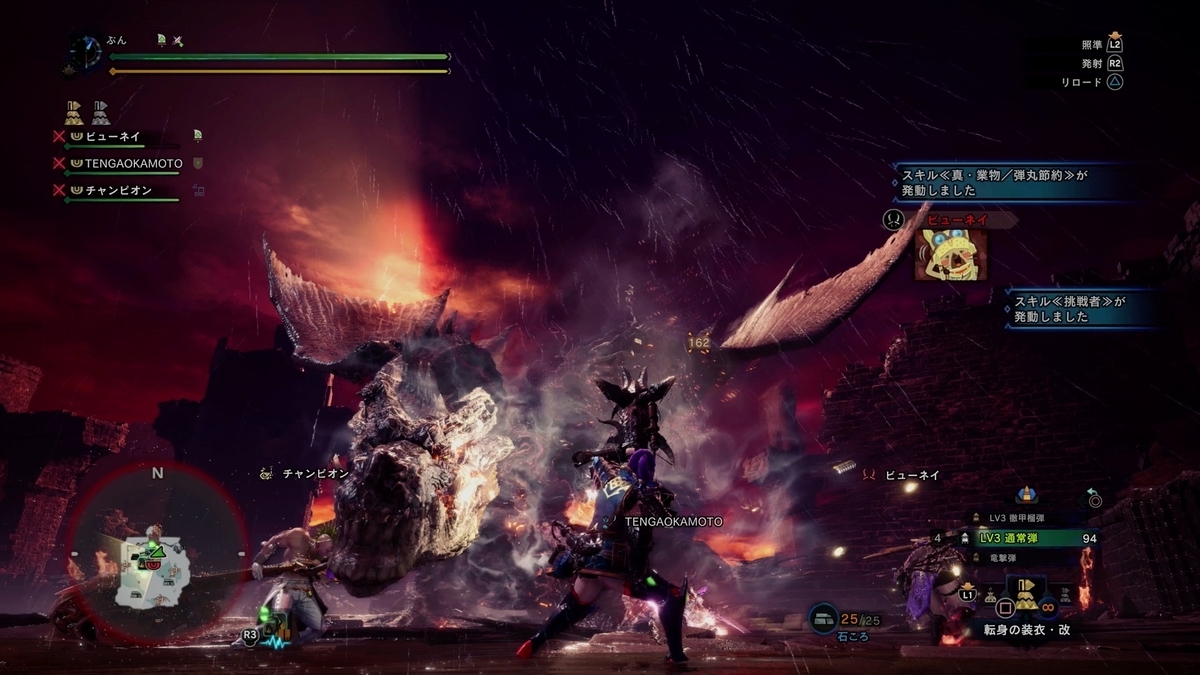Select the left item in the item bar

990,596
